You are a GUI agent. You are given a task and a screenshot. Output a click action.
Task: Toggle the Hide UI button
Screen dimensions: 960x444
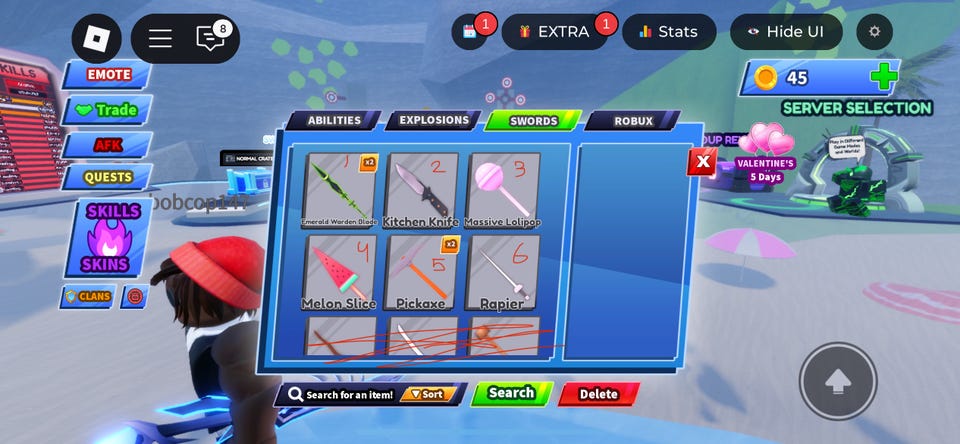786,32
